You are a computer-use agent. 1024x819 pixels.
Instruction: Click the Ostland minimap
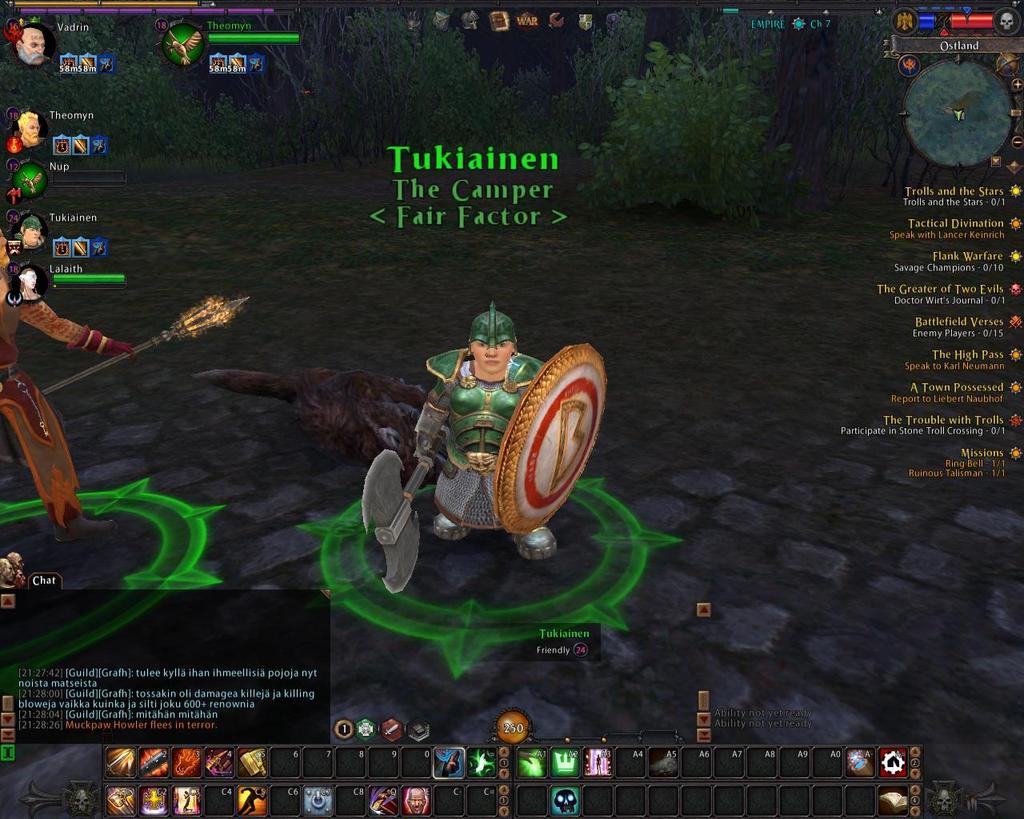957,113
